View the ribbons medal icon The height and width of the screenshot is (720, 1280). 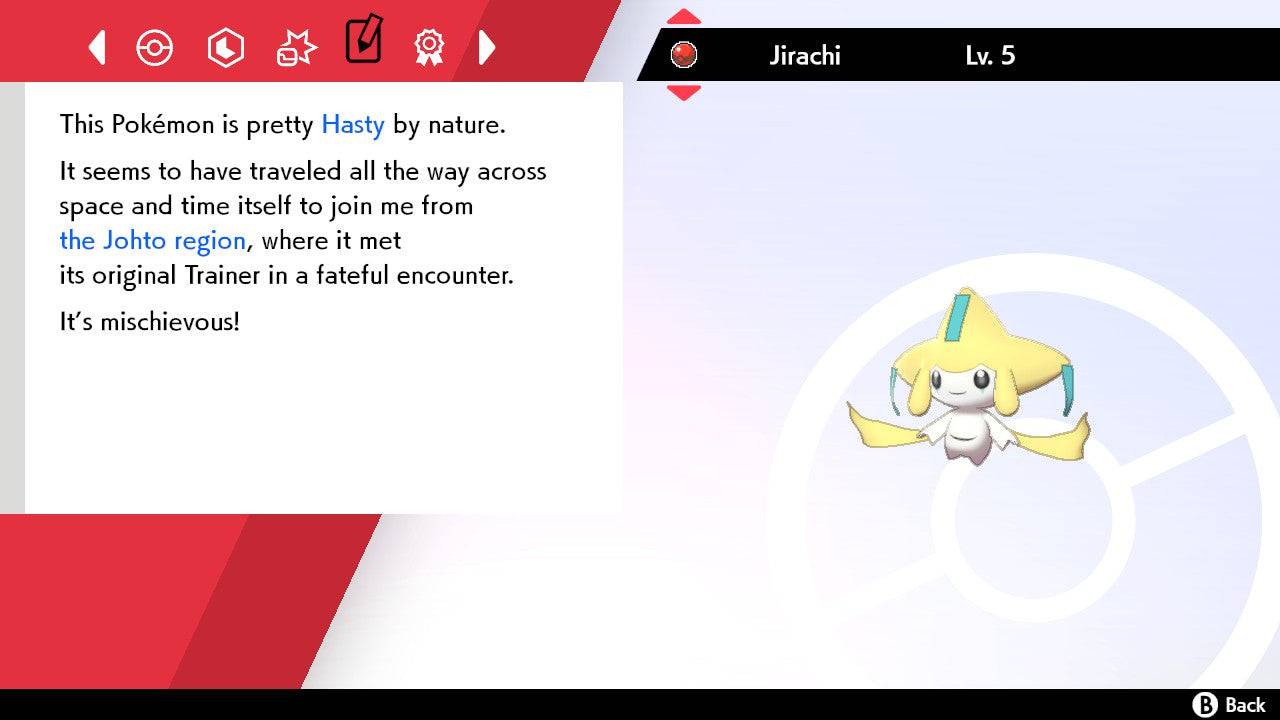pos(429,47)
